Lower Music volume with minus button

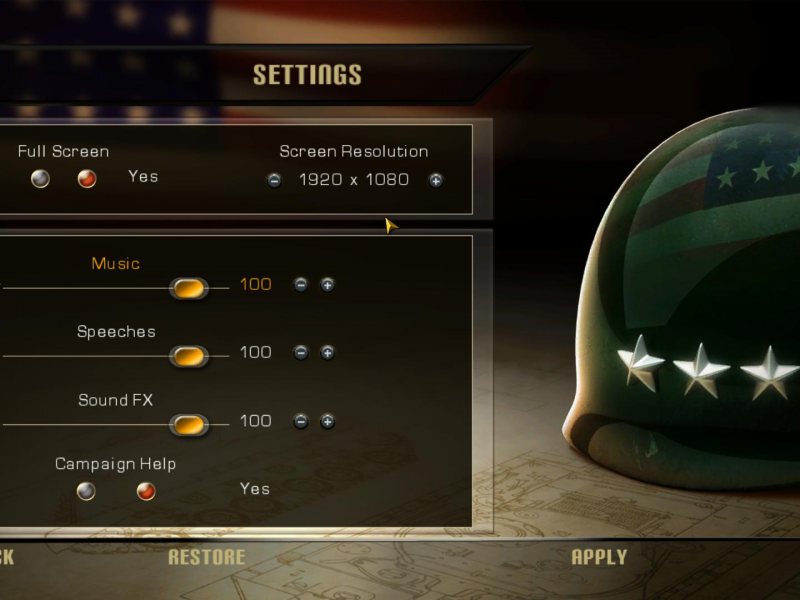pos(300,285)
